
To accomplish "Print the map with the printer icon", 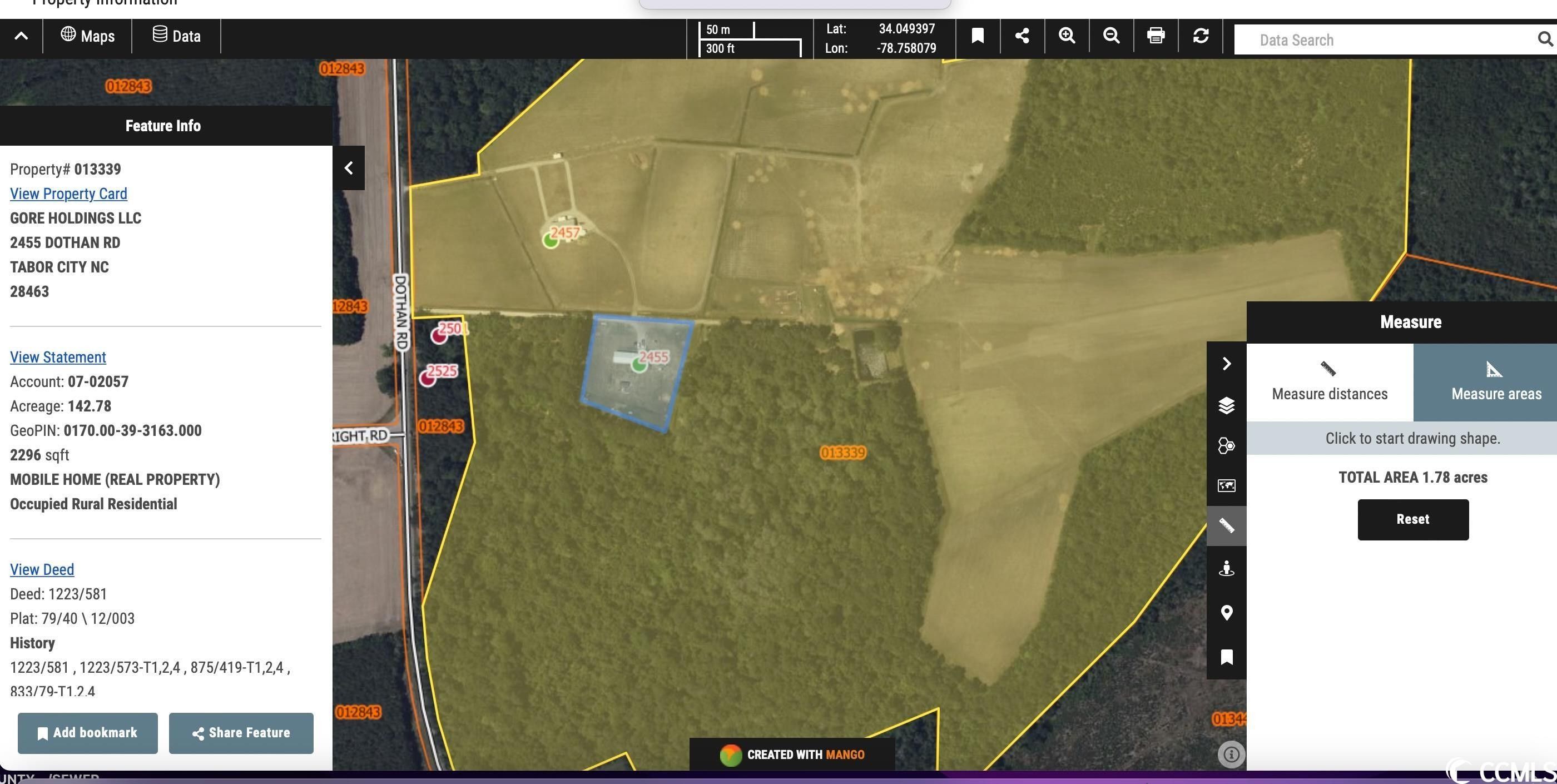I will 1156,36.
